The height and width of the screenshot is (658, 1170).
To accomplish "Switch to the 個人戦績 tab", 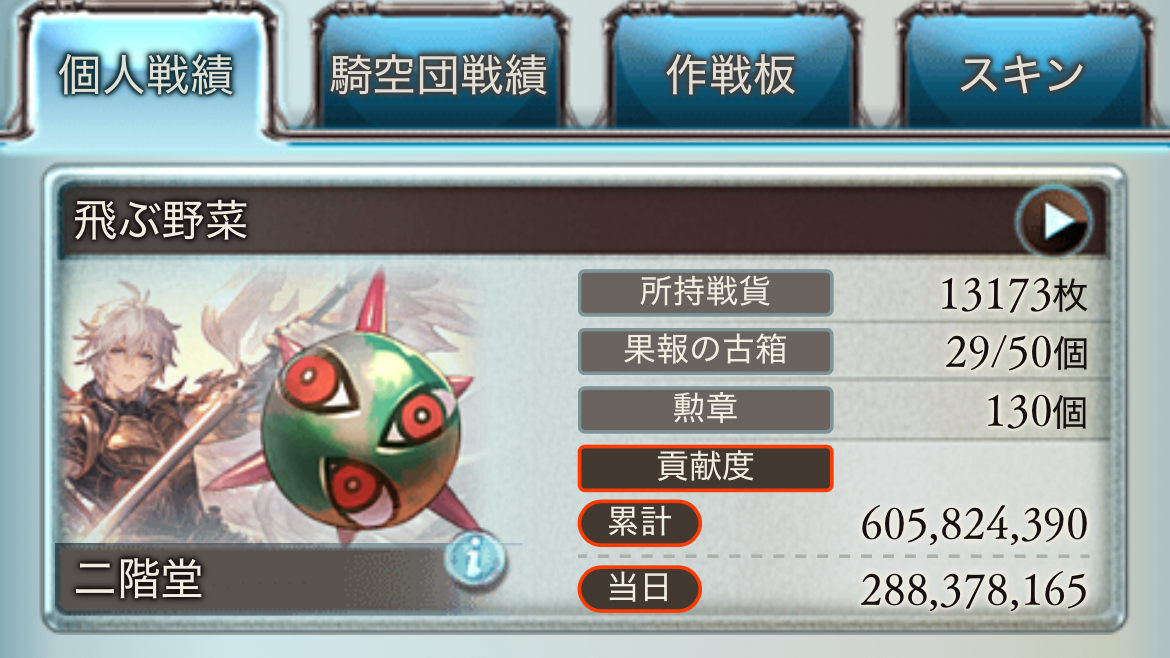I will pos(146,76).
